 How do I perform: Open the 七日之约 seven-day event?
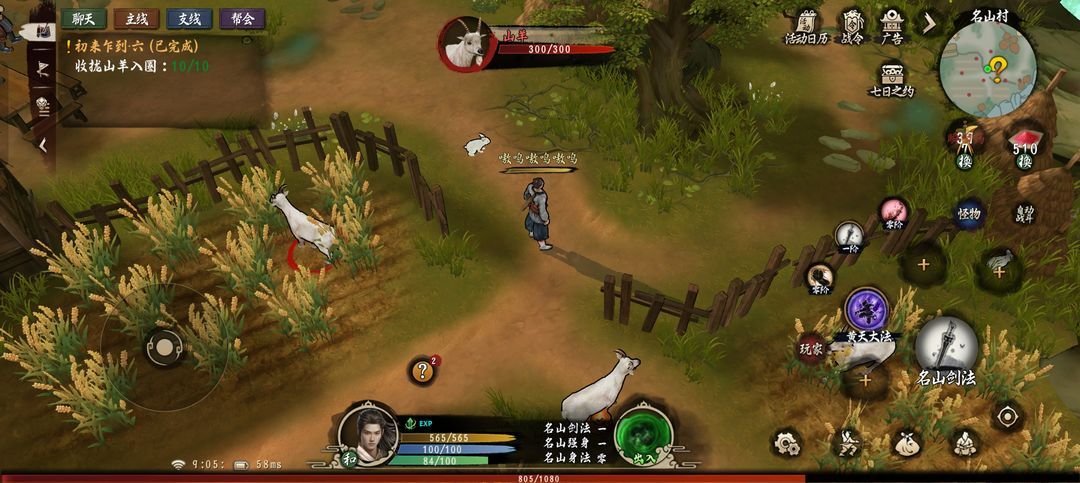[x=891, y=80]
